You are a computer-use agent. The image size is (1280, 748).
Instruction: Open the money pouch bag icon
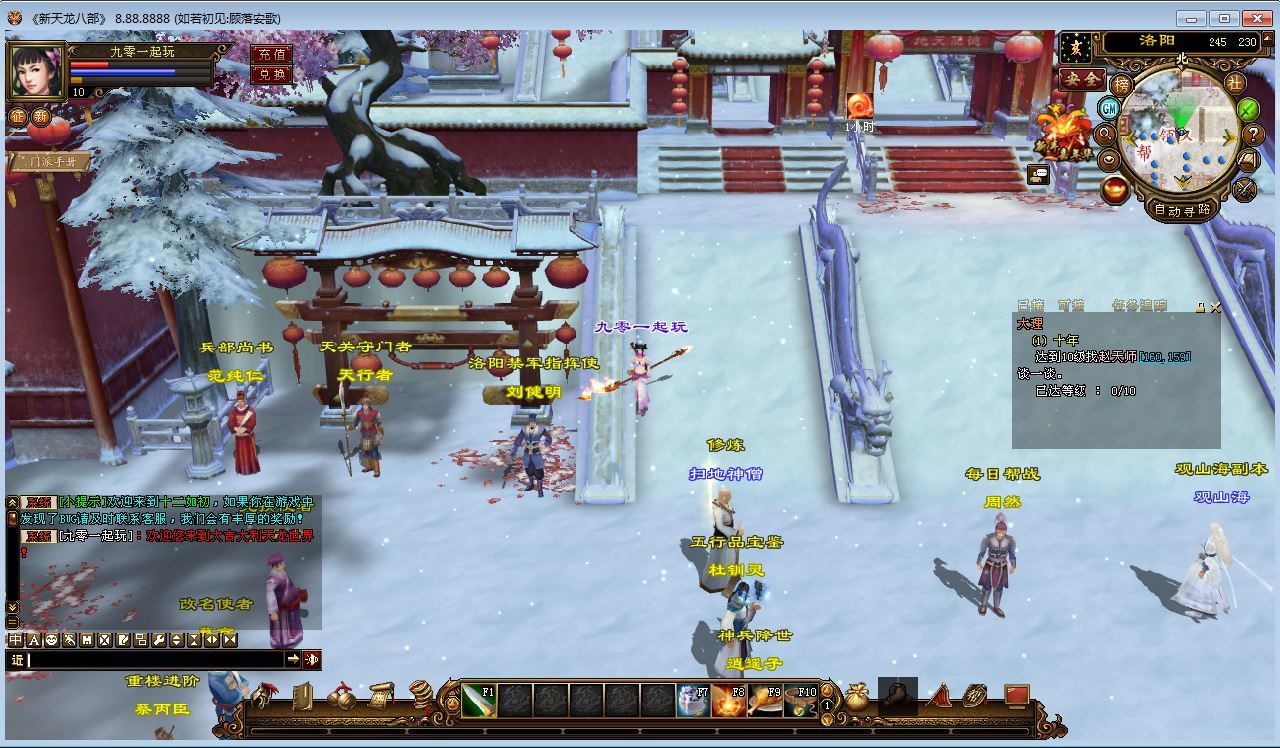[x=857, y=699]
